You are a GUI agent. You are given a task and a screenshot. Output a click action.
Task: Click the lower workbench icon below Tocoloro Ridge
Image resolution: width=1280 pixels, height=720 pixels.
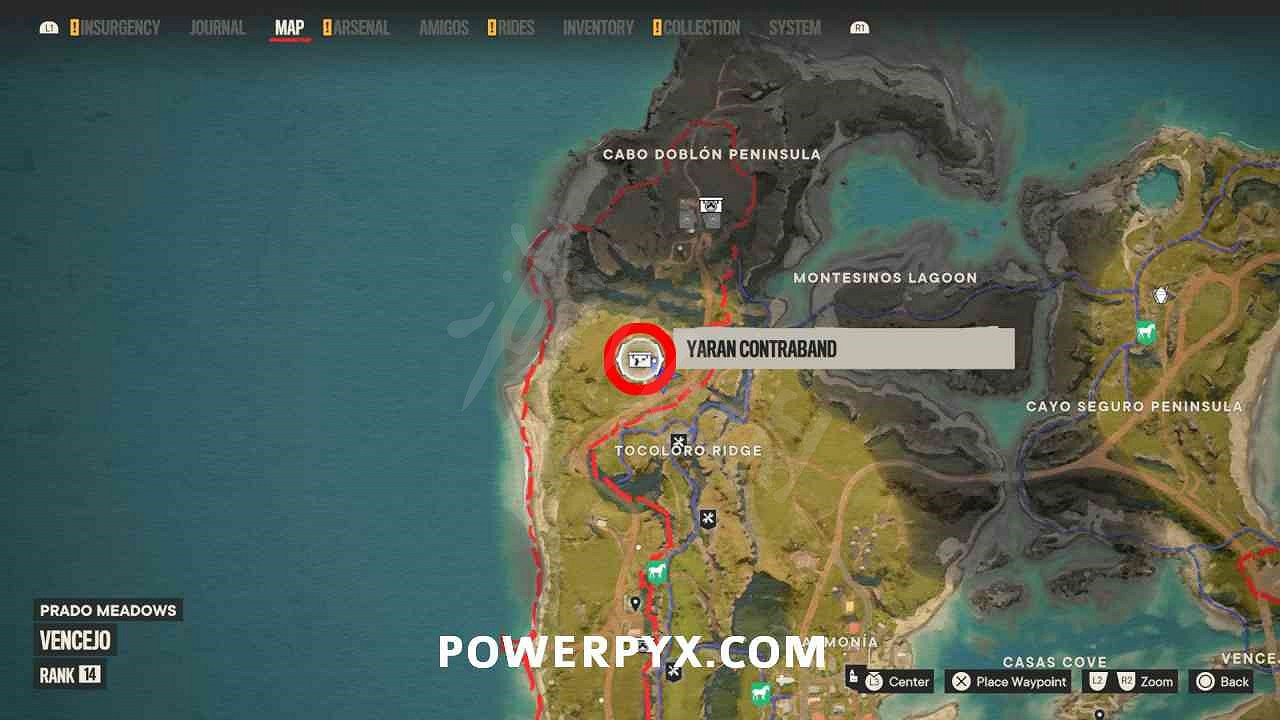pos(710,518)
